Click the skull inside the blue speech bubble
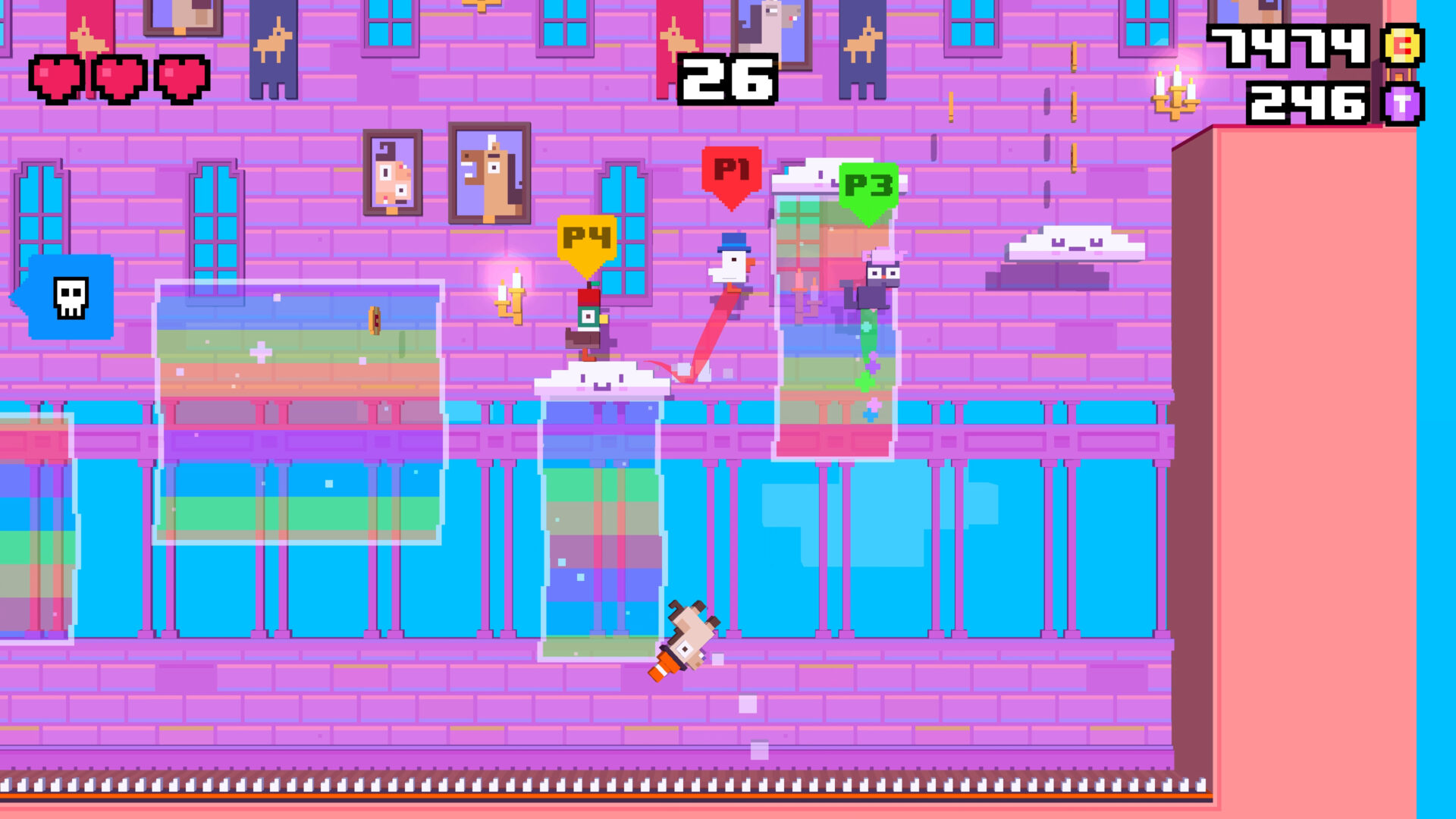The height and width of the screenshot is (819, 1456). pyautogui.click(x=71, y=297)
